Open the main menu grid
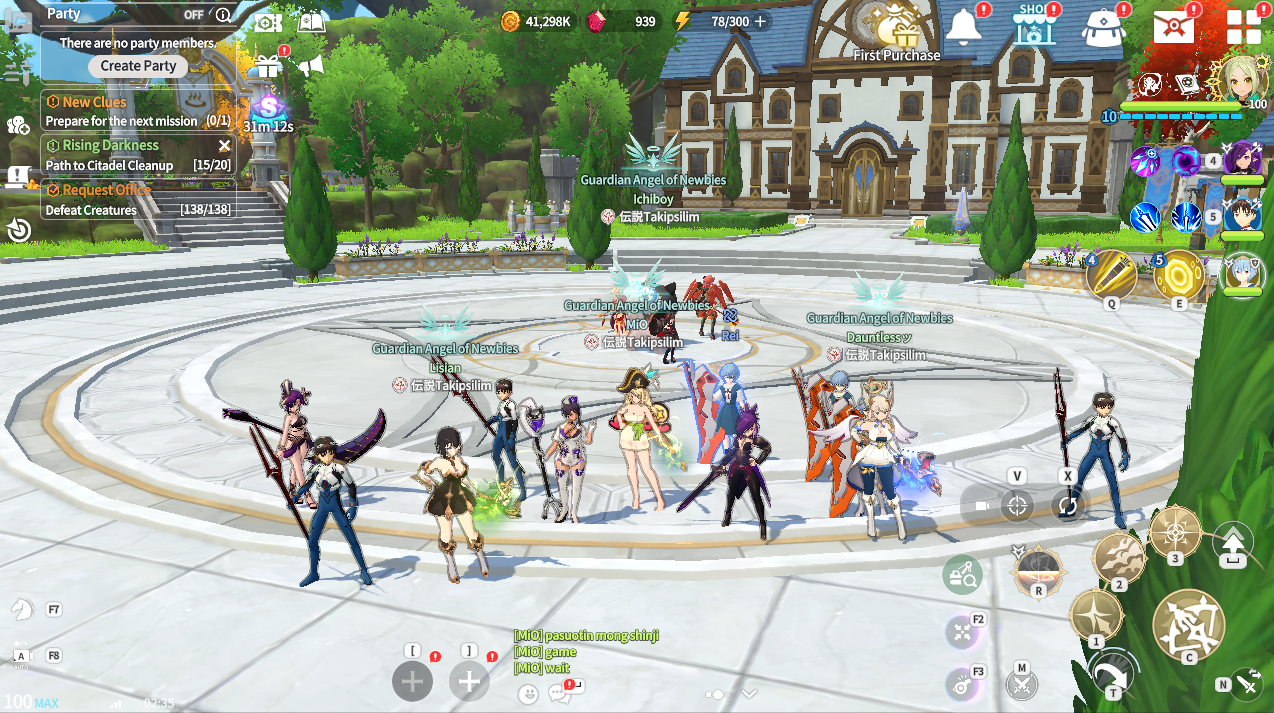The height and width of the screenshot is (713, 1274). tap(1243, 27)
